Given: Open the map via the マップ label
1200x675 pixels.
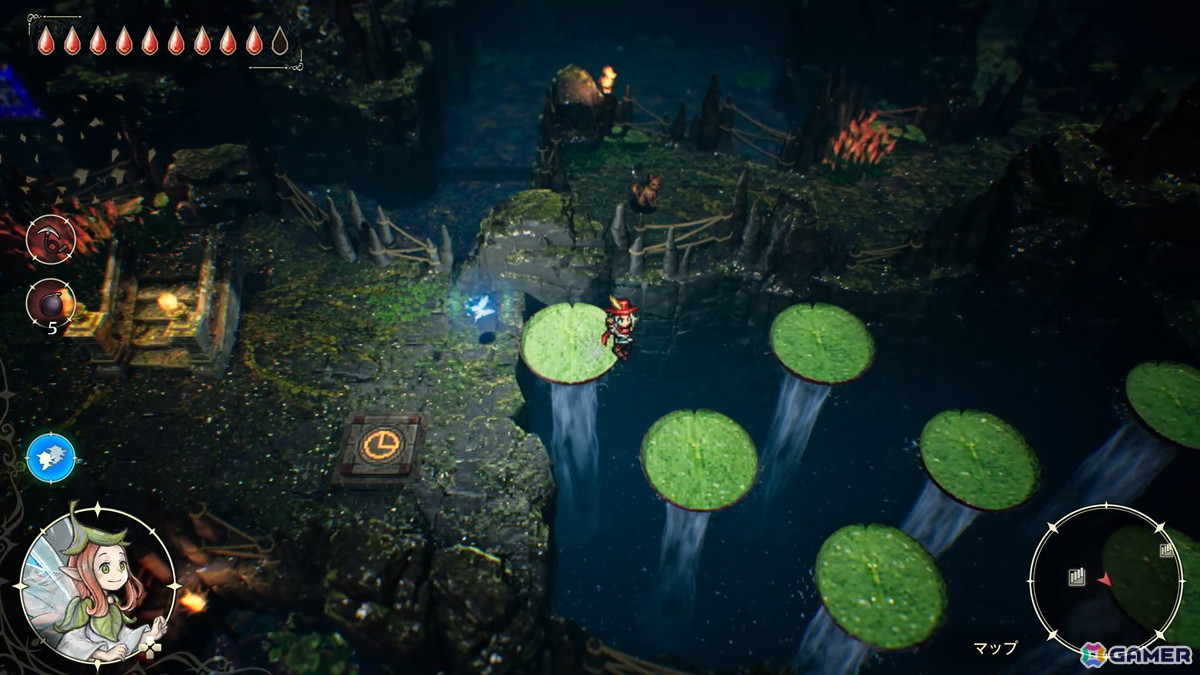Looking at the screenshot, I should pyautogui.click(x=994, y=647).
